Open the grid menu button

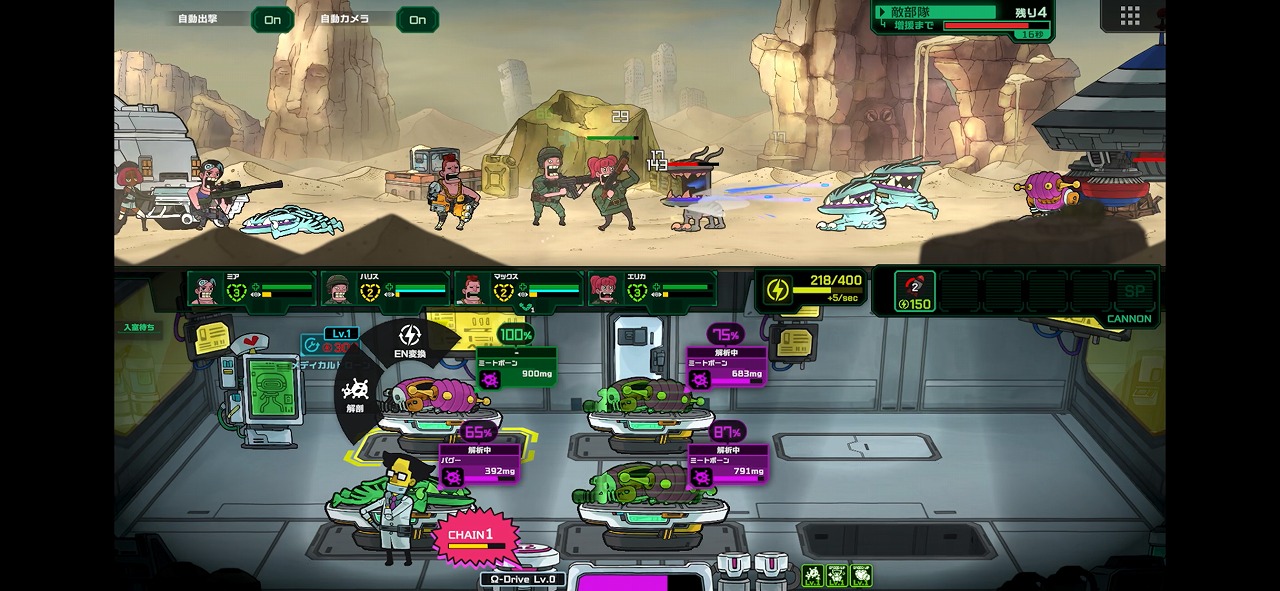pyautogui.click(x=1130, y=15)
